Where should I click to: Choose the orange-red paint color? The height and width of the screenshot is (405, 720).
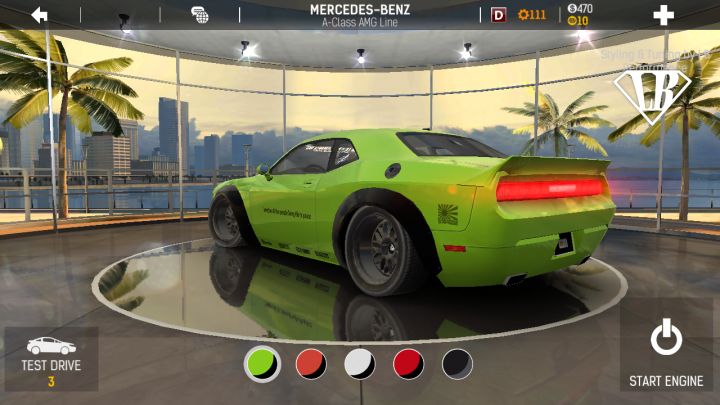click(x=311, y=363)
